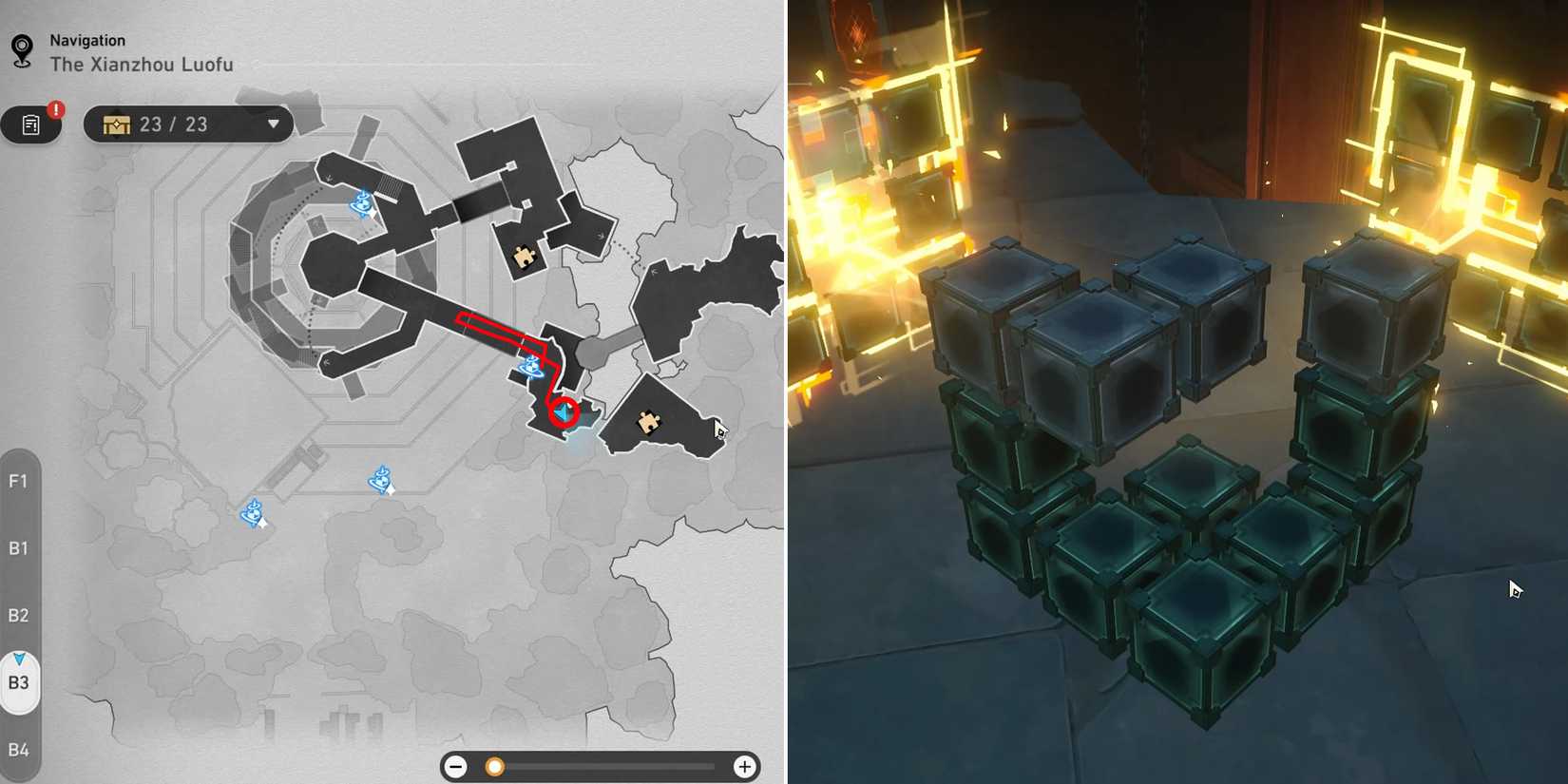Screen dimensions: 1568x784
Task: Click the red exclamation notification badge
Action: pos(54,110)
